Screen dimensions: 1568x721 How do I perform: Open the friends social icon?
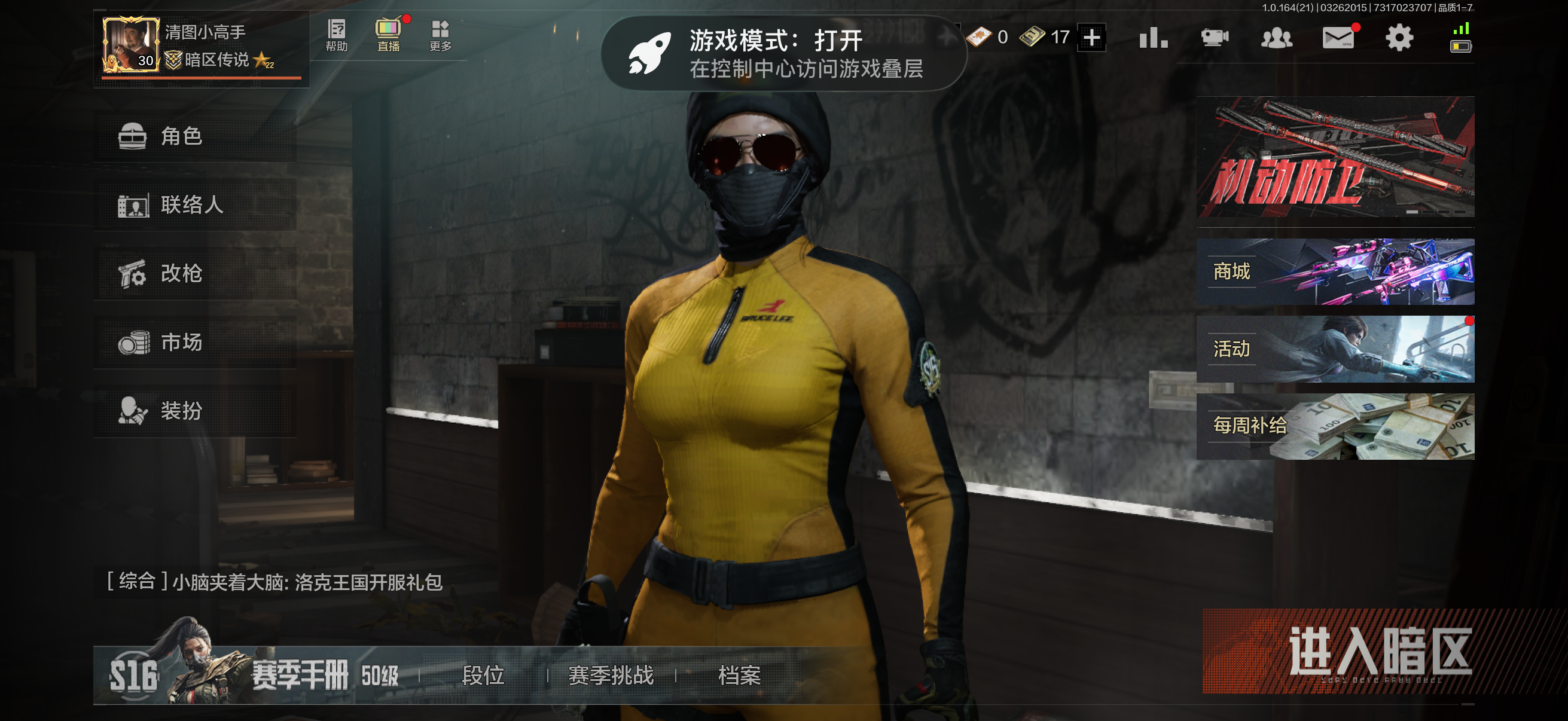[1279, 38]
